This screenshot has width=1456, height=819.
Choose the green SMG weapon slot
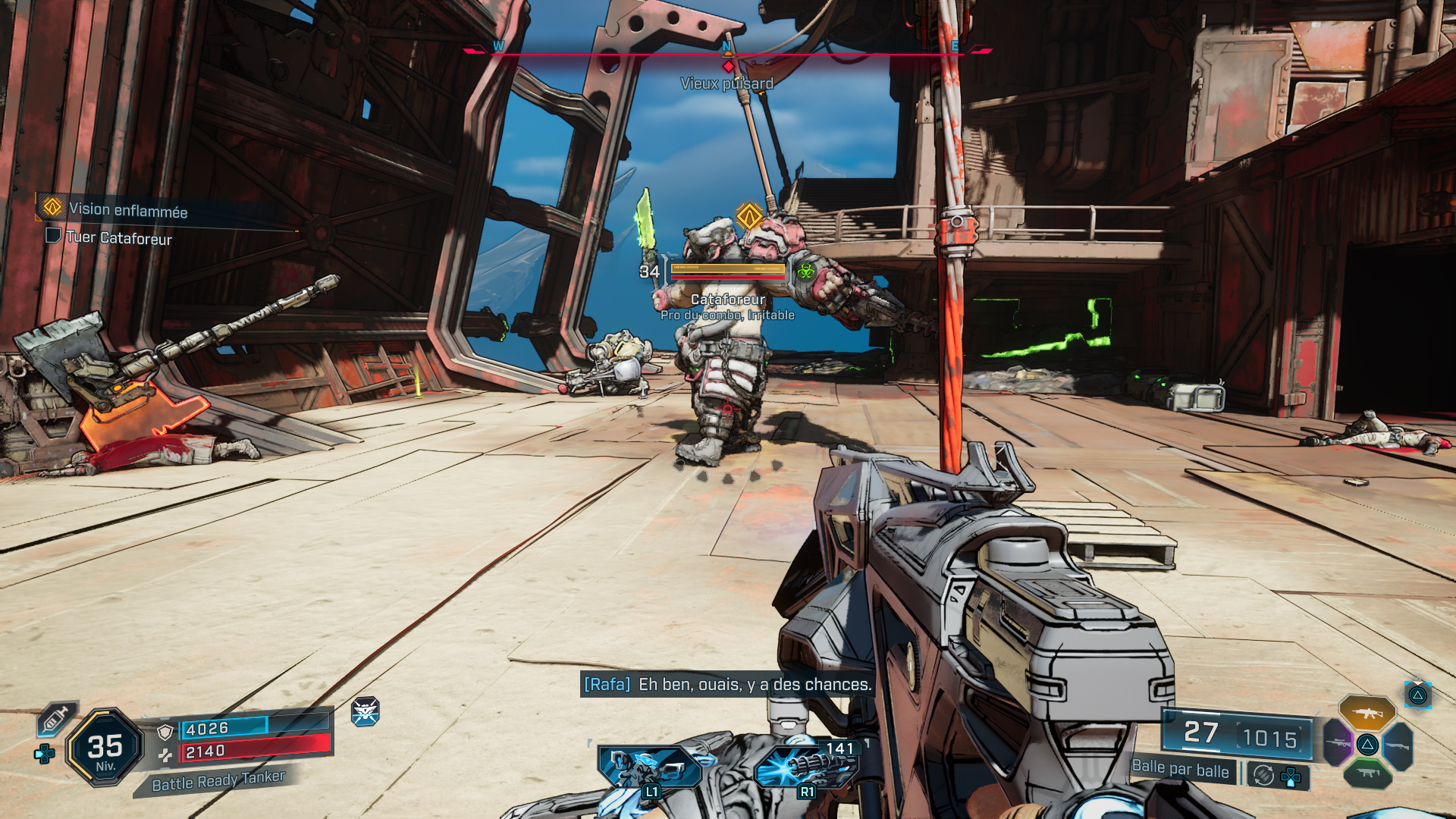[1367, 773]
